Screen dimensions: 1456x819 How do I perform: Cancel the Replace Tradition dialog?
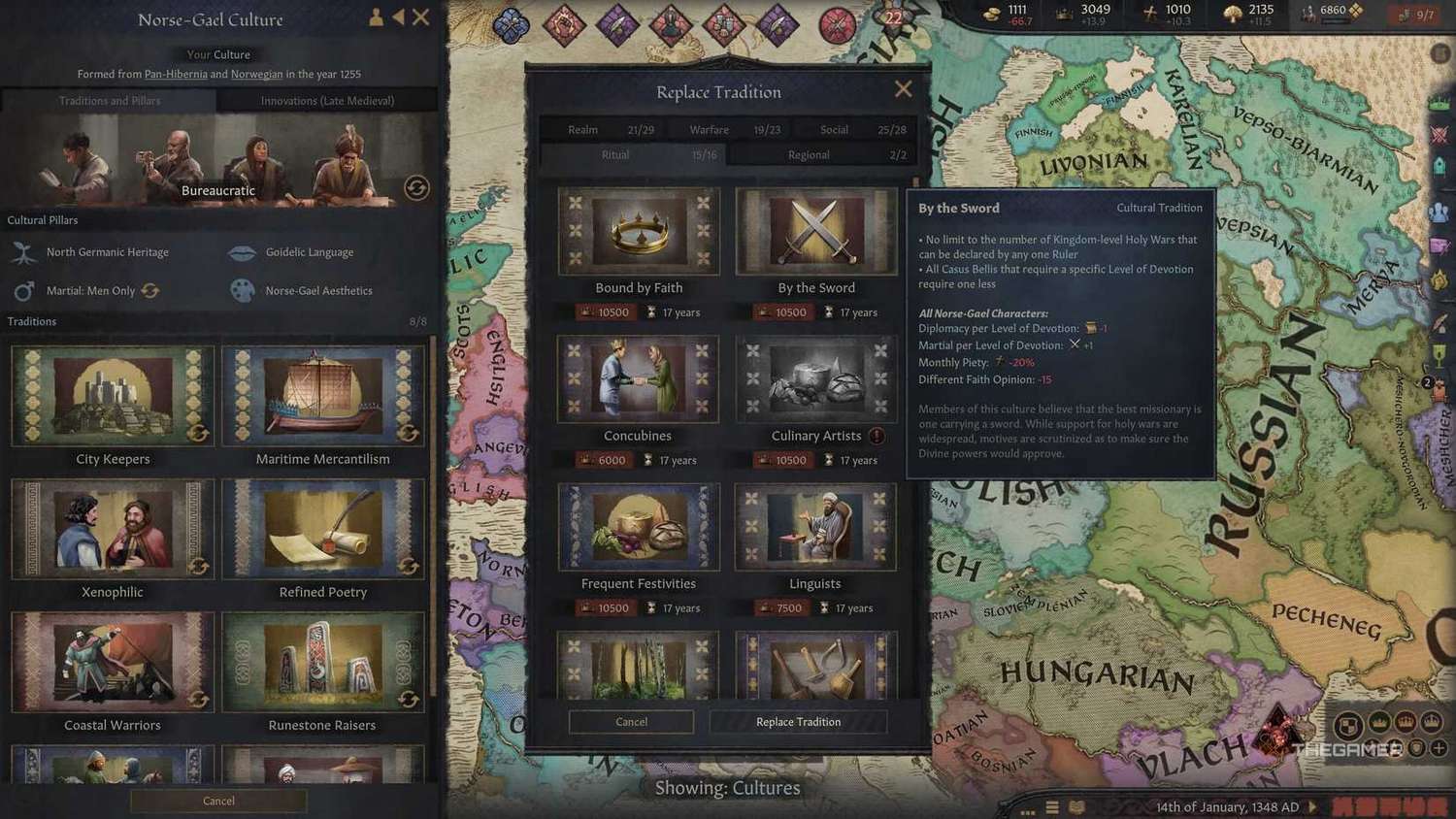click(631, 722)
